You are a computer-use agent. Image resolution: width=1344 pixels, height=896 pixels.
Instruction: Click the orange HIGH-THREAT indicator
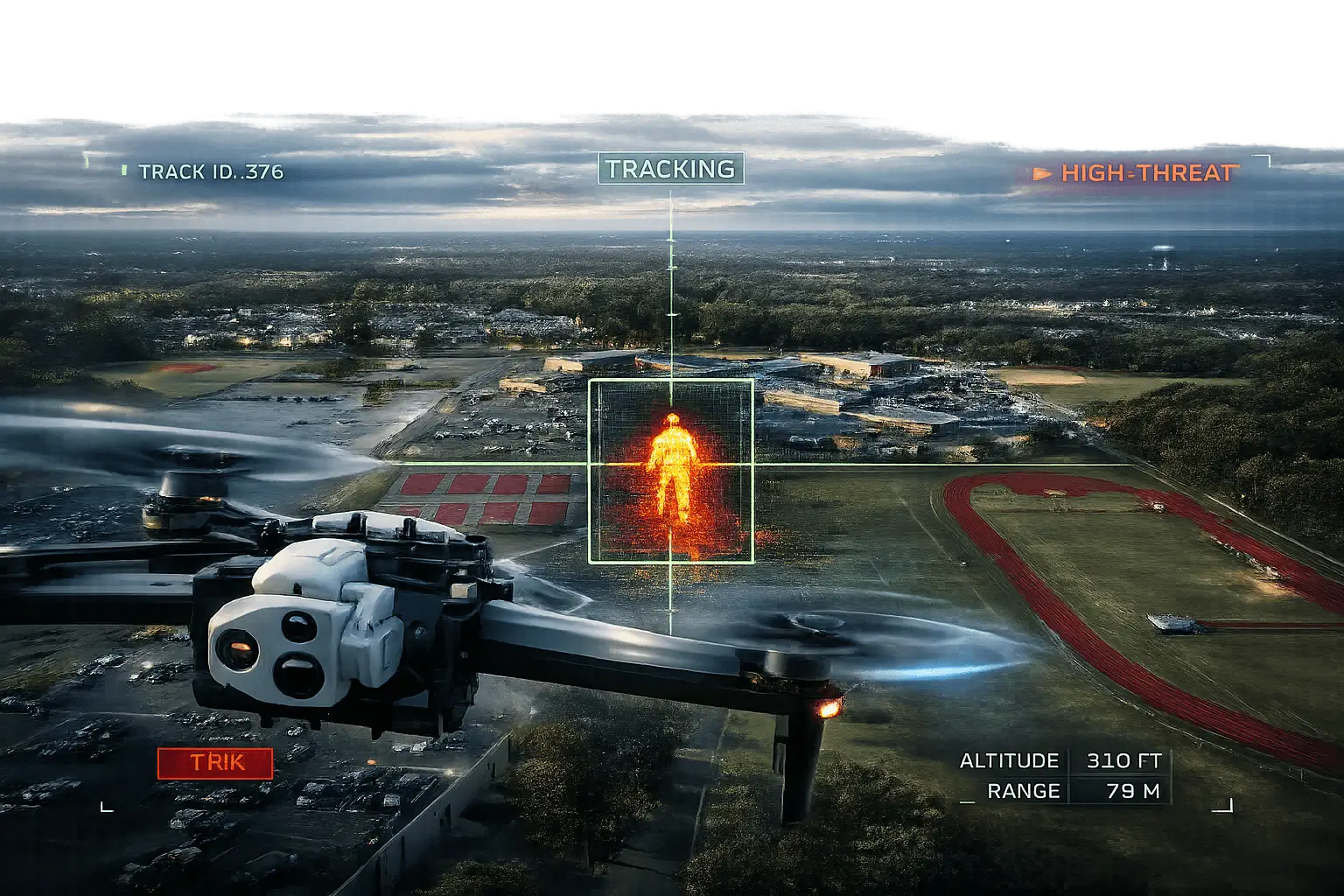[1137, 173]
